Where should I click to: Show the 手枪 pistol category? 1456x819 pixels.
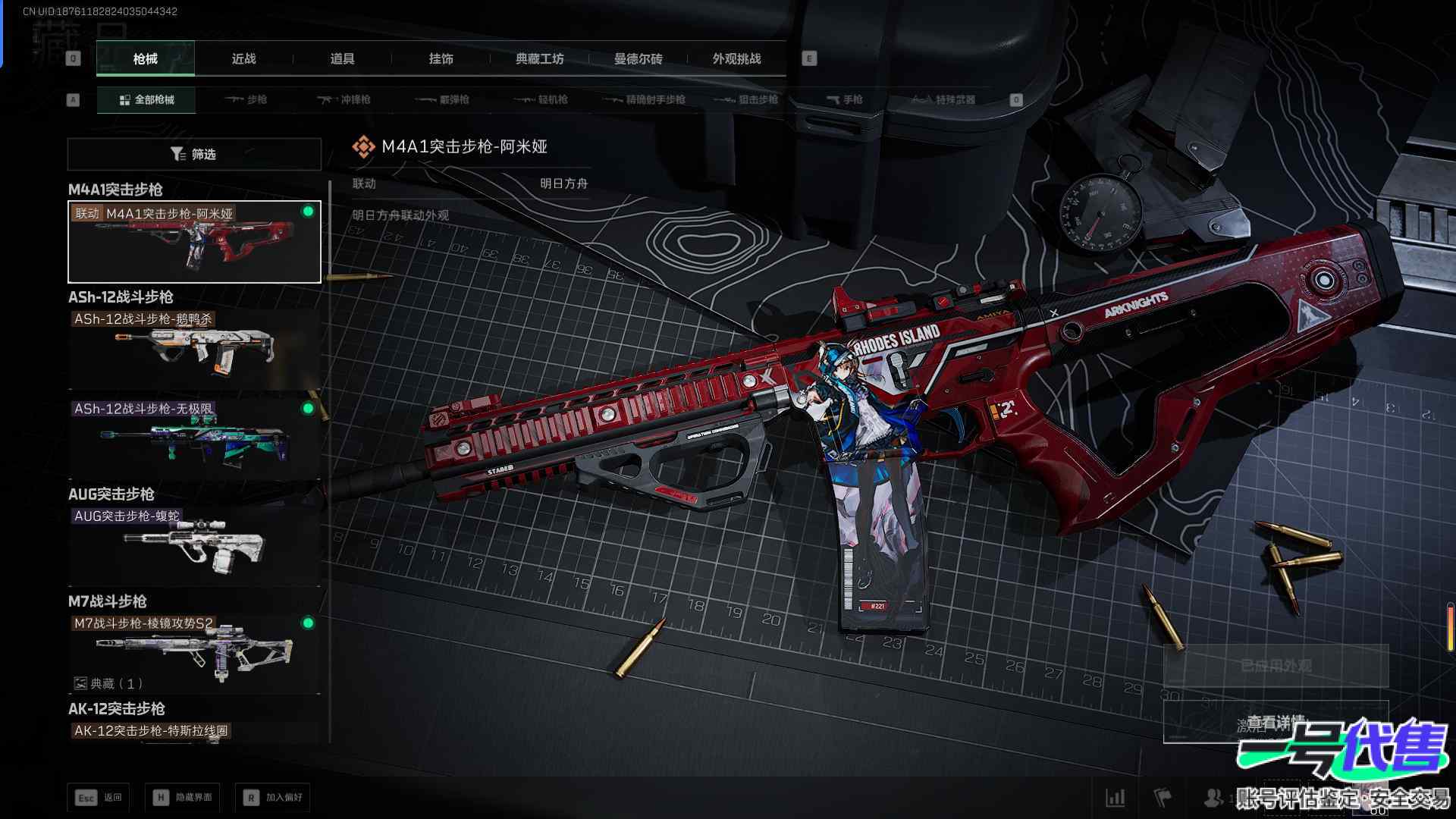pyautogui.click(x=844, y=99)
